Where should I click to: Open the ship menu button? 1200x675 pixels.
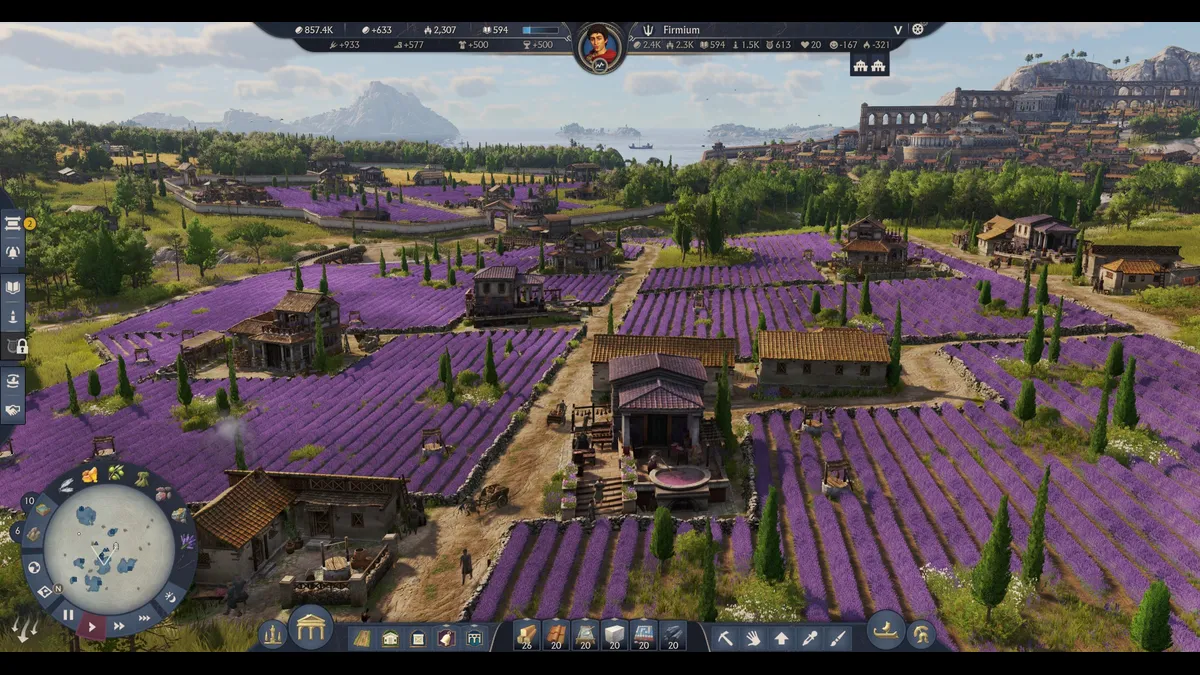(x=885, y=631)
